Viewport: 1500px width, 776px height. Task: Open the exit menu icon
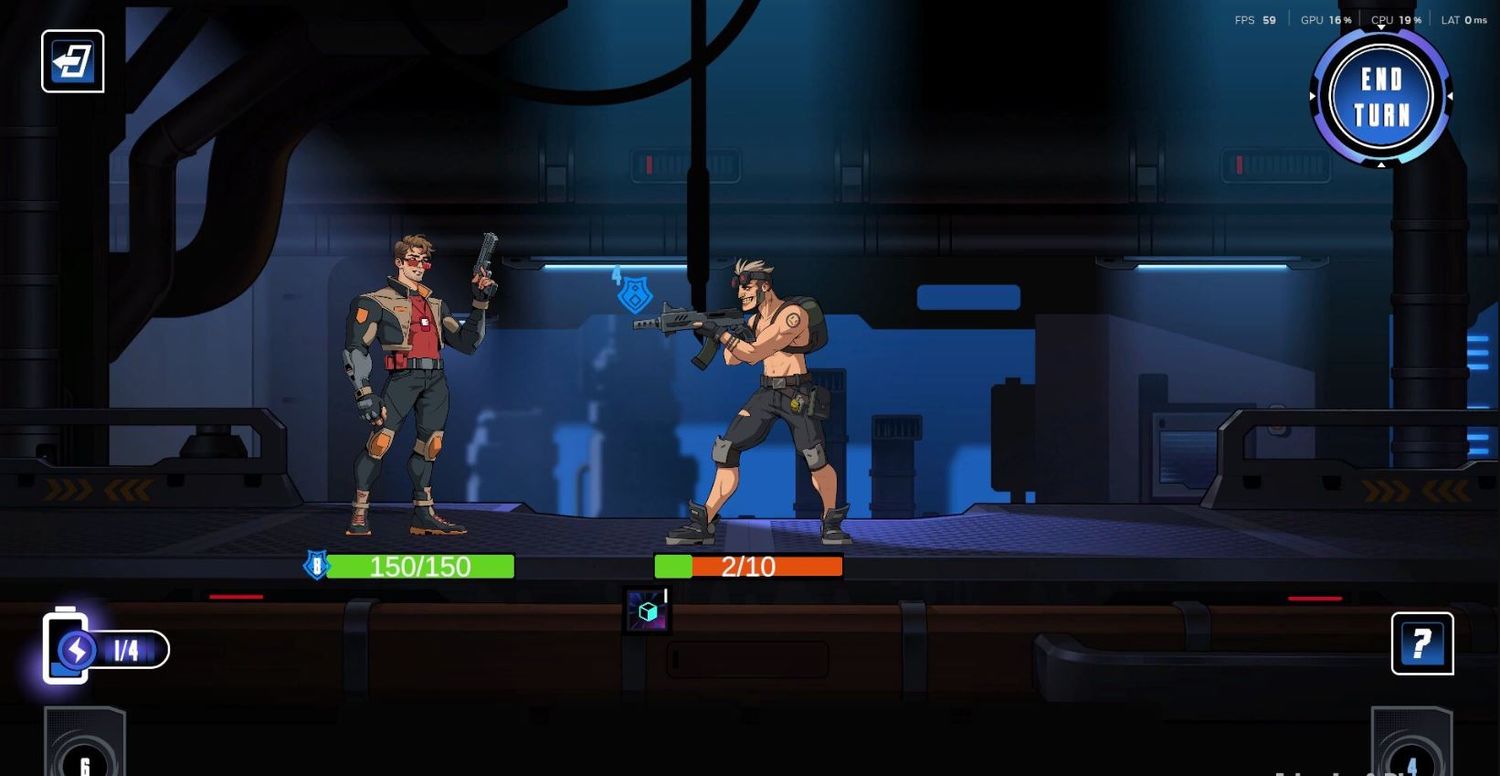tap(73, 61)
